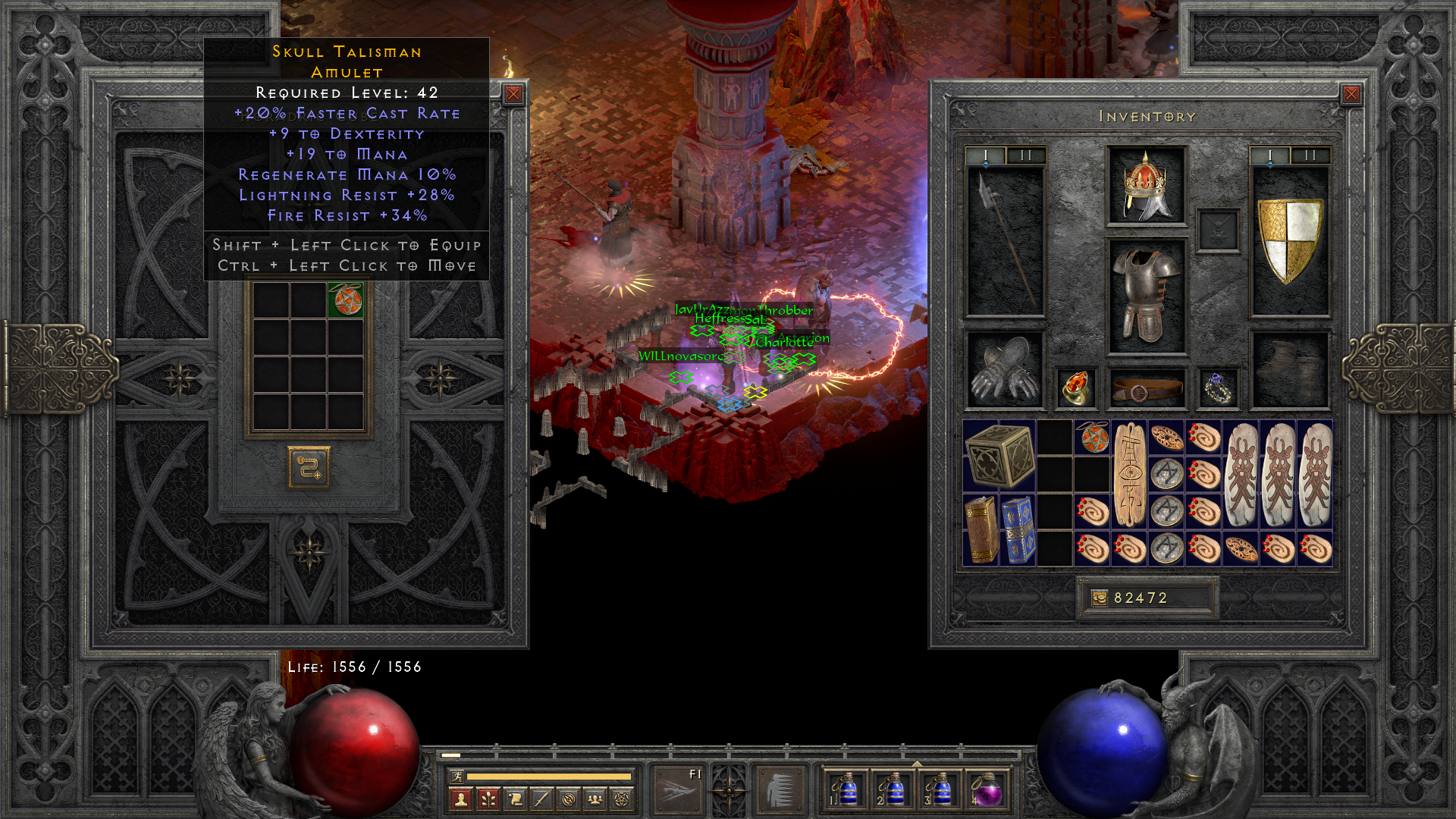The height and width of the screenshot is (819, 1456).
Task: Select the equipped gauntlets slot
Action: pyautogui.click(x=1006, y=371)
